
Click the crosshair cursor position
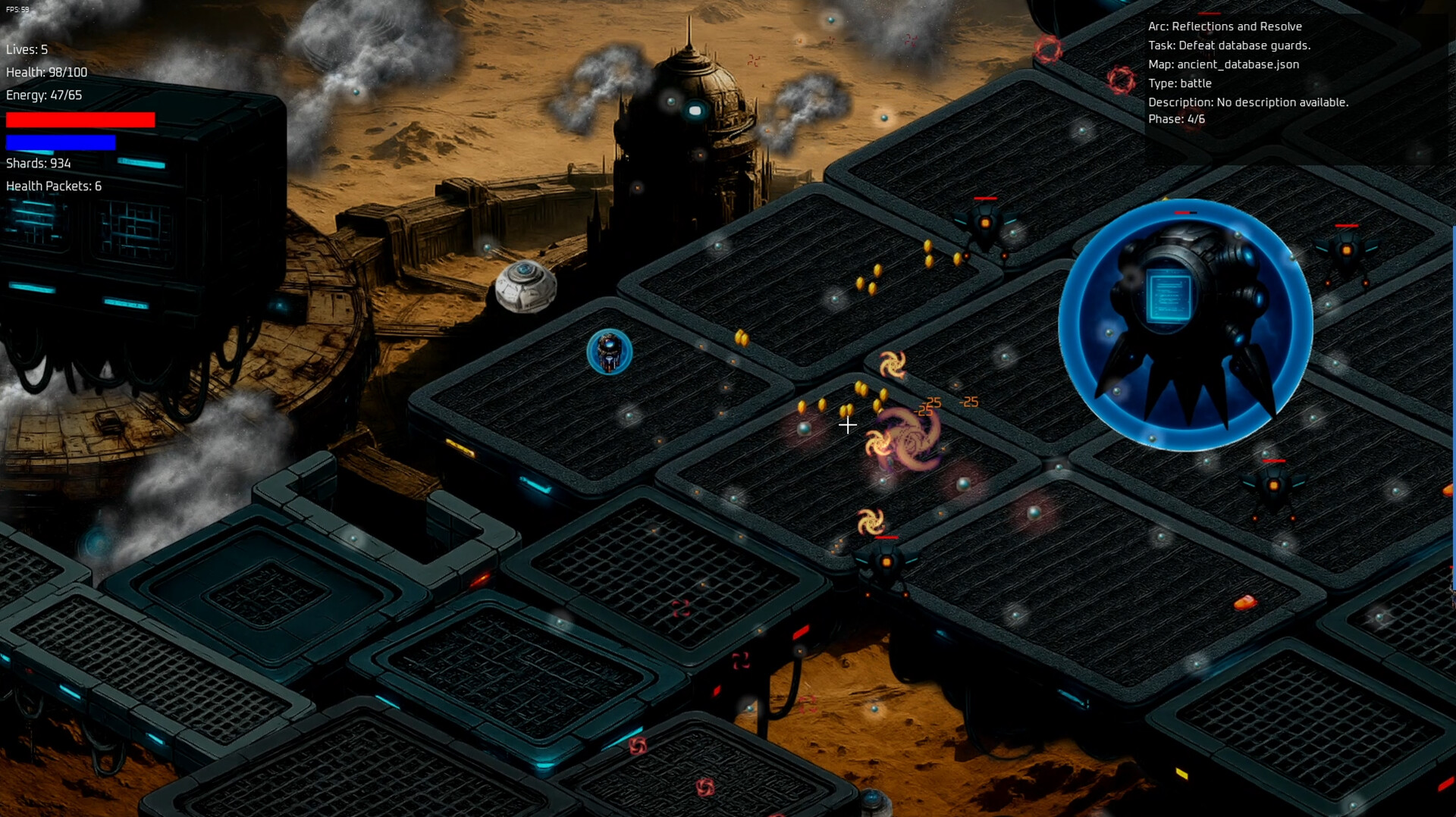(847, 425)
